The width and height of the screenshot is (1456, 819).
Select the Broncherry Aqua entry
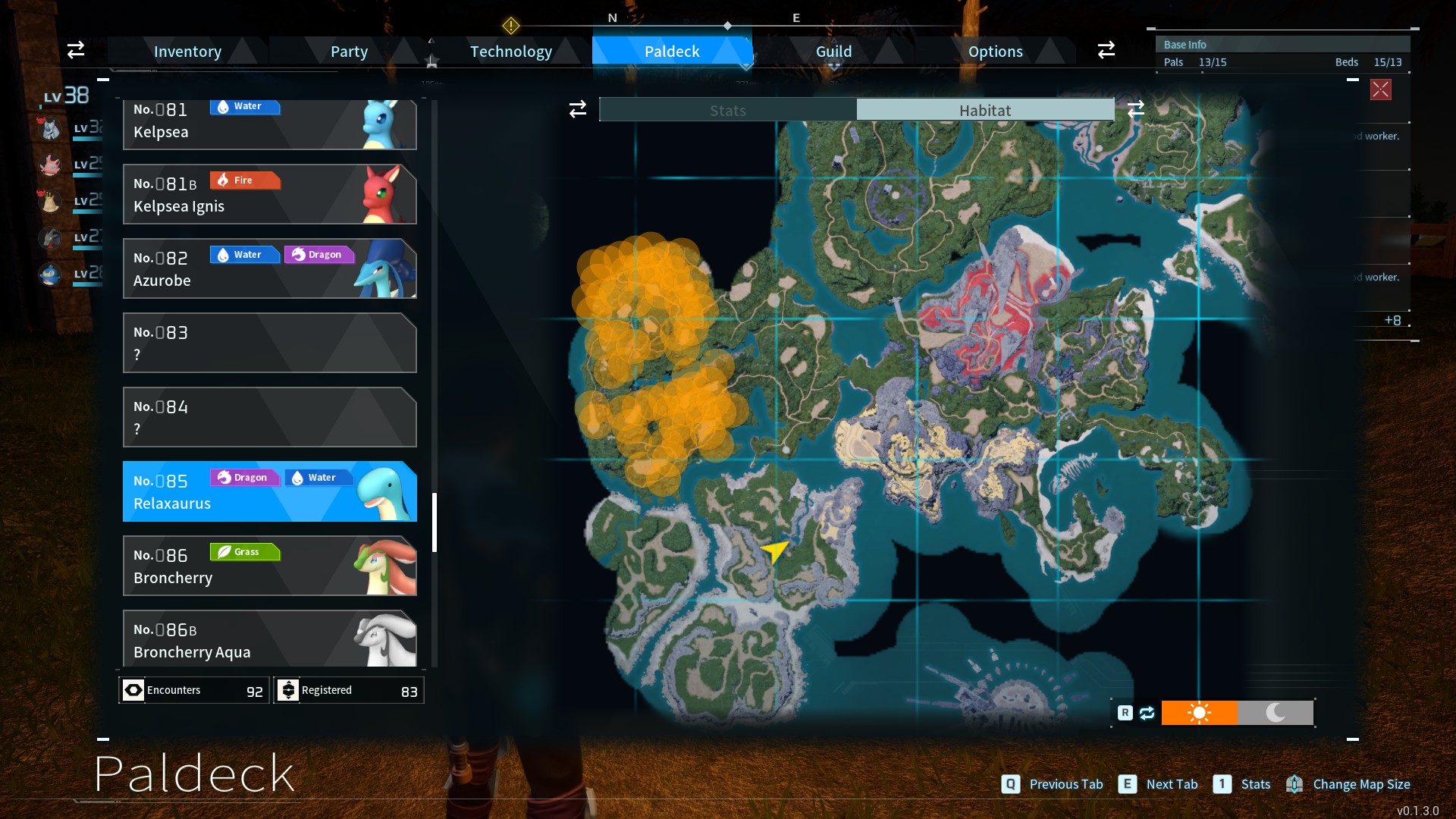pyautogui.click(x=269, y=639)
